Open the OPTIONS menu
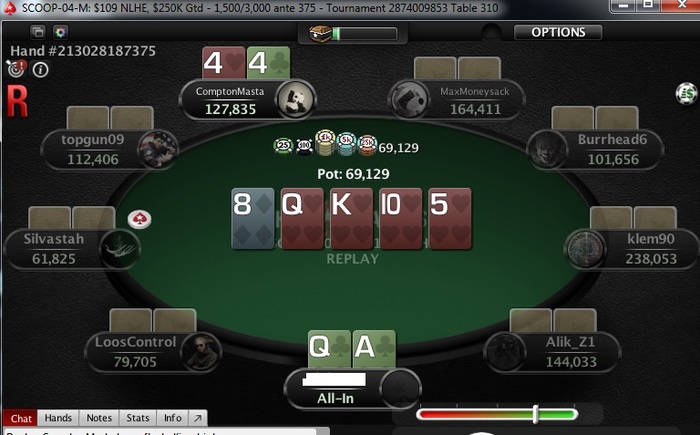This screenshot has width=700, height=435. pyautogui.click(x=558, y=32)
